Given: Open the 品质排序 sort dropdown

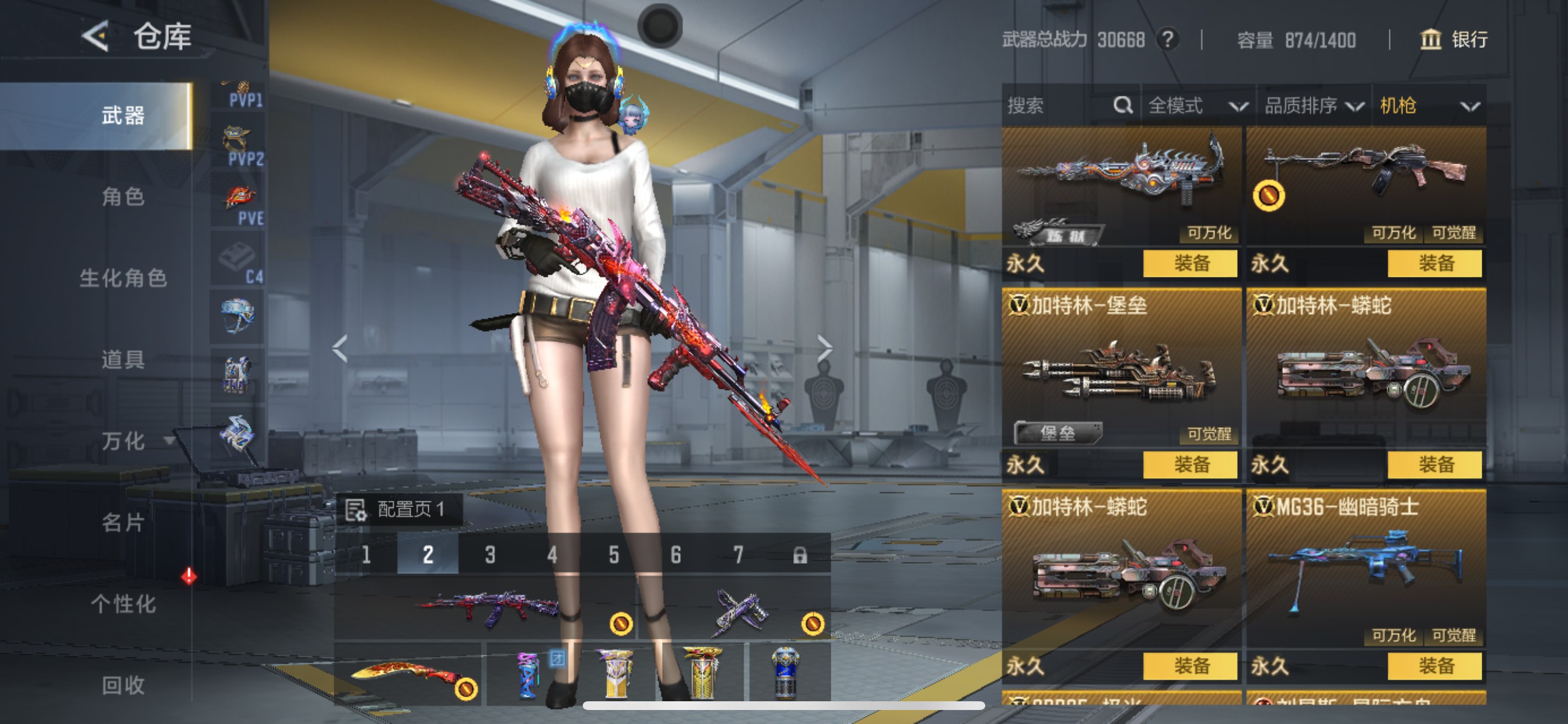Looking at the screenshot, I should 1313,106.
